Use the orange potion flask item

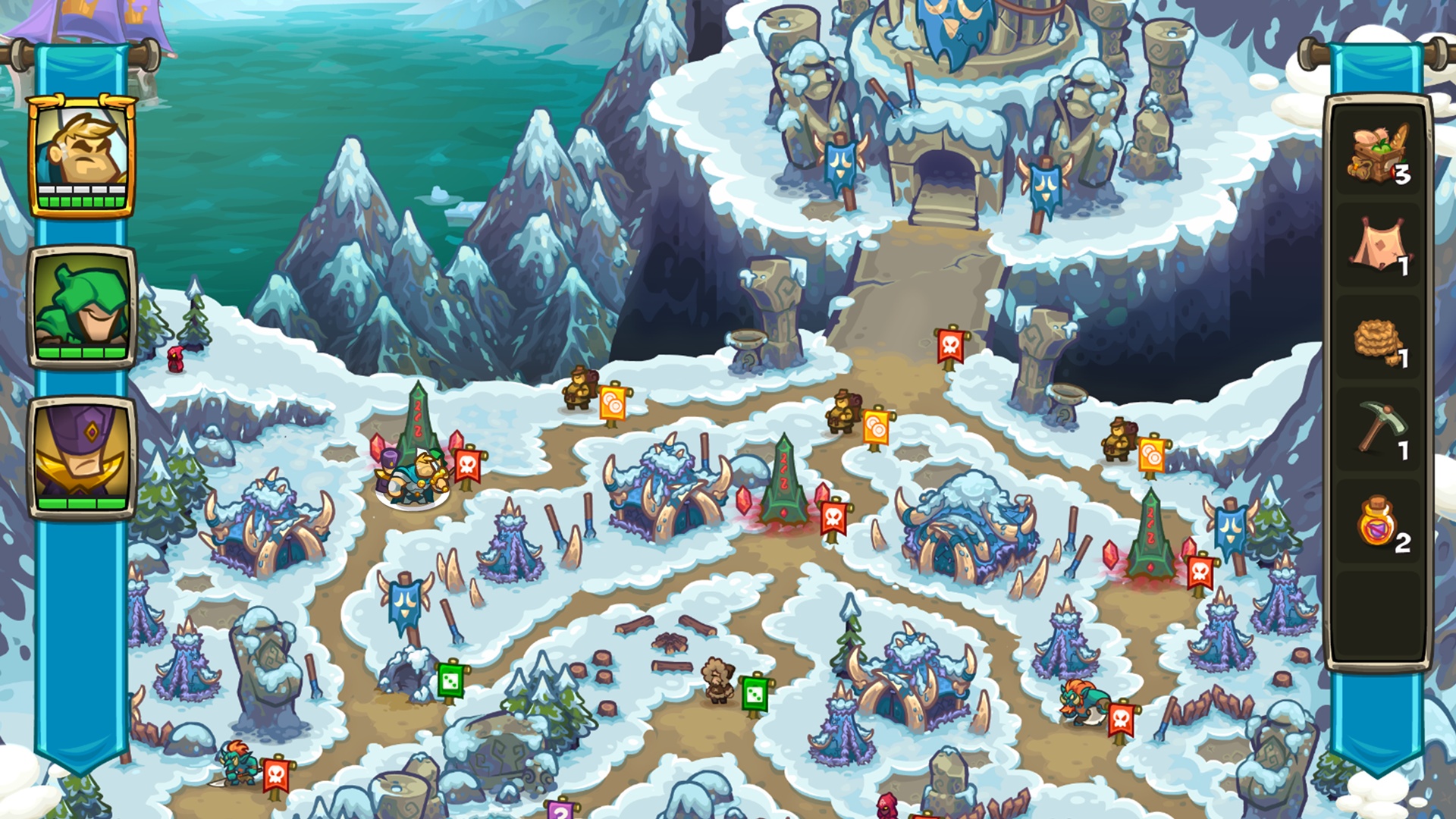coord(1378,522)
